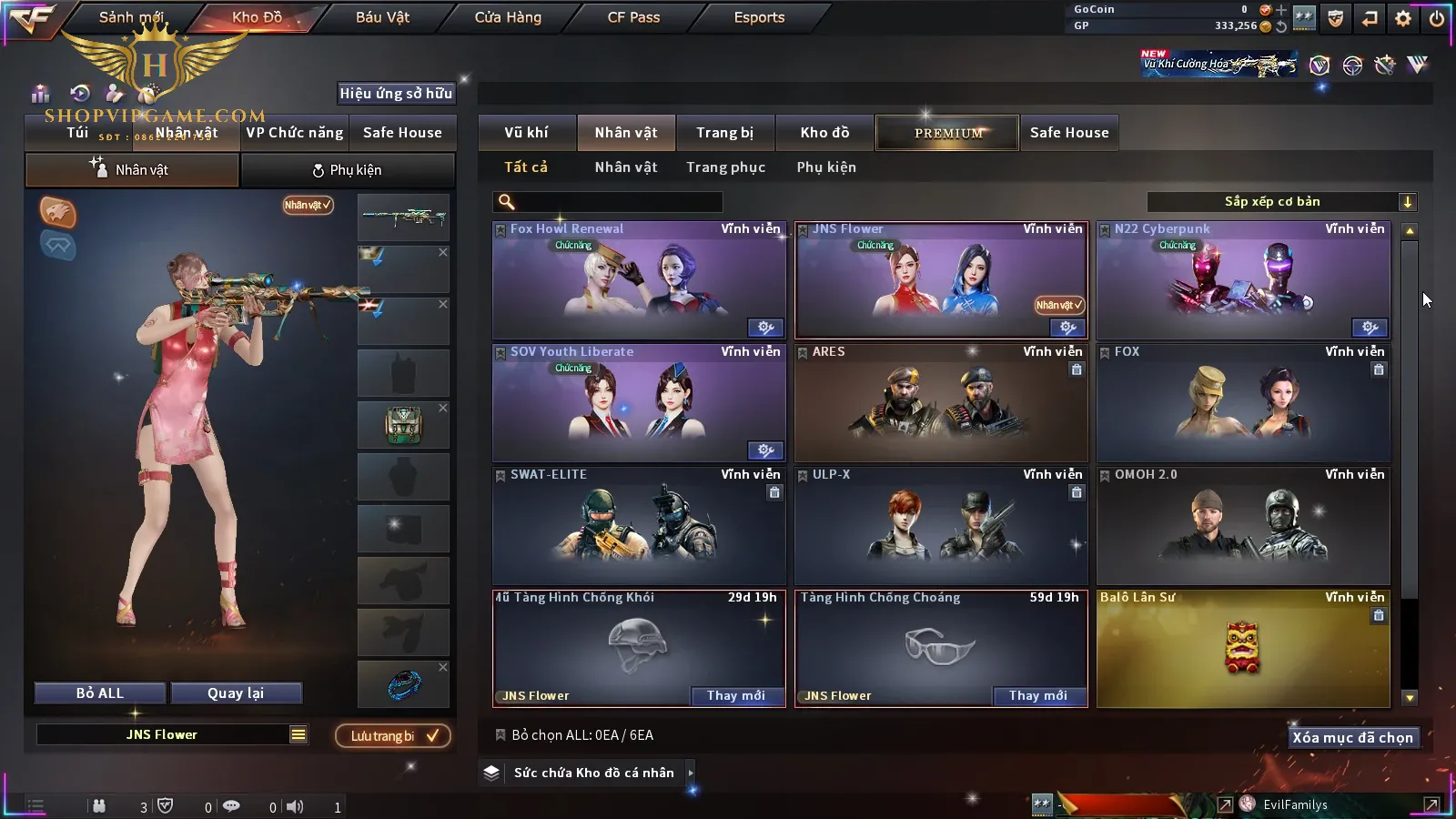1456x819 pixels.
Task: Save loadout with Lưu trang bị
Action: point(393,736)
